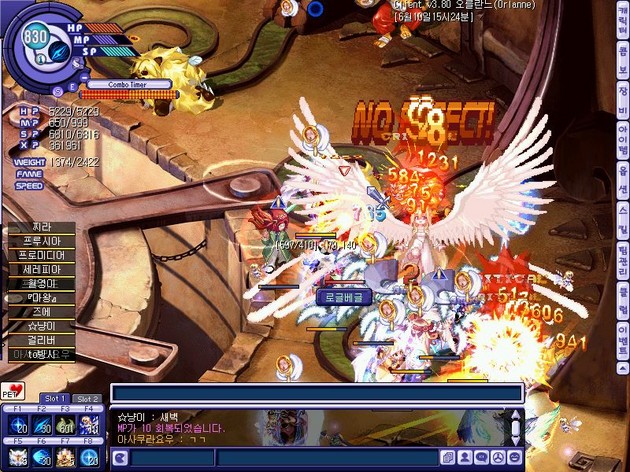Select party member 지라 in the list
This screenshot has width=630, height=472.
[x=40, y=227]
